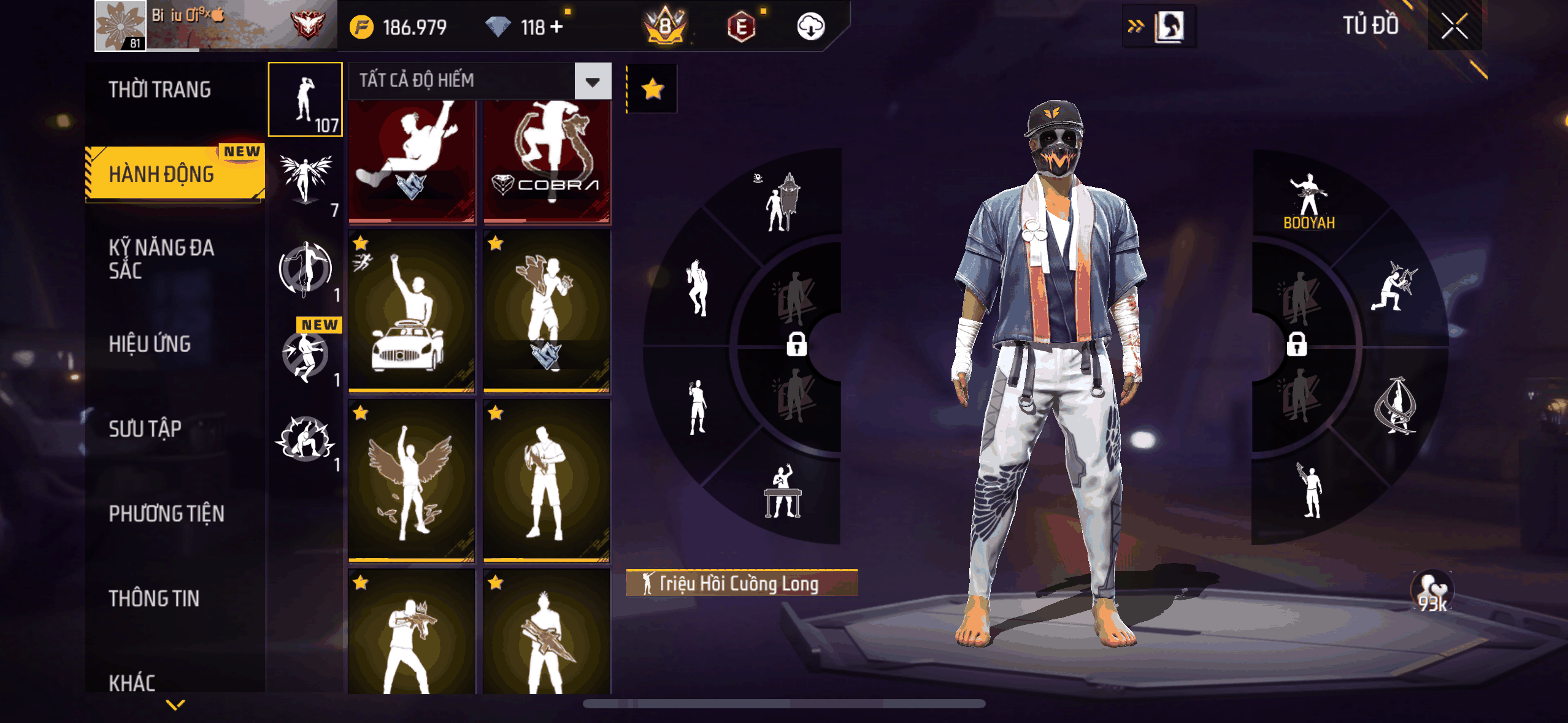Open the Hiệu Ứng category
This screenshot has width=1568, height=723.
[150, 344]
